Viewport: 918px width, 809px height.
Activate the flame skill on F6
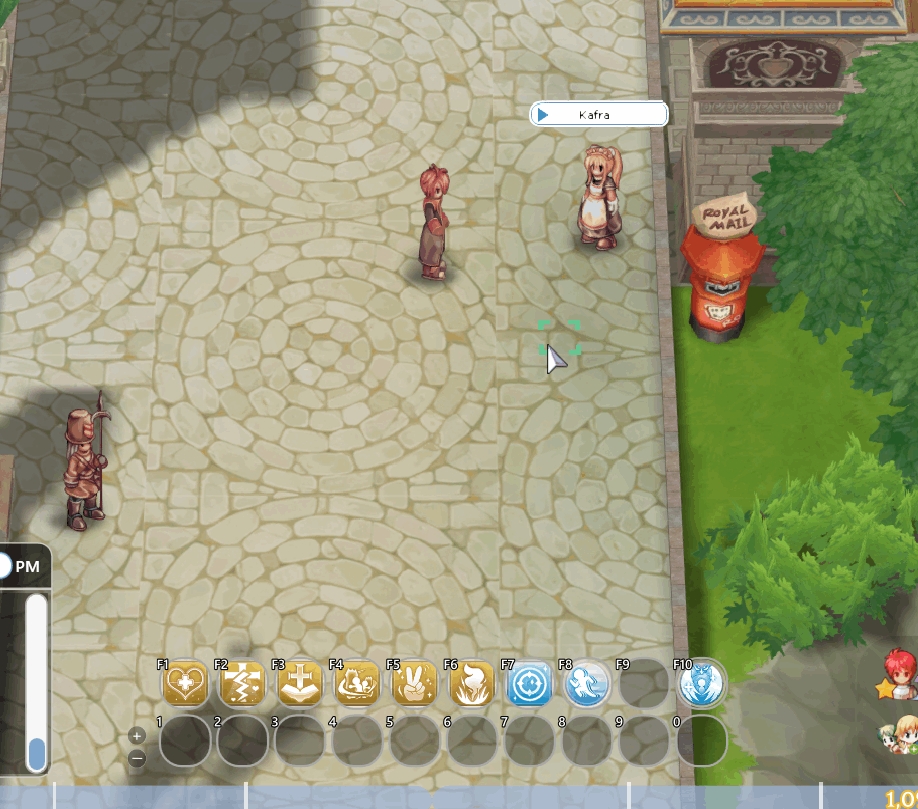(472, 684)
